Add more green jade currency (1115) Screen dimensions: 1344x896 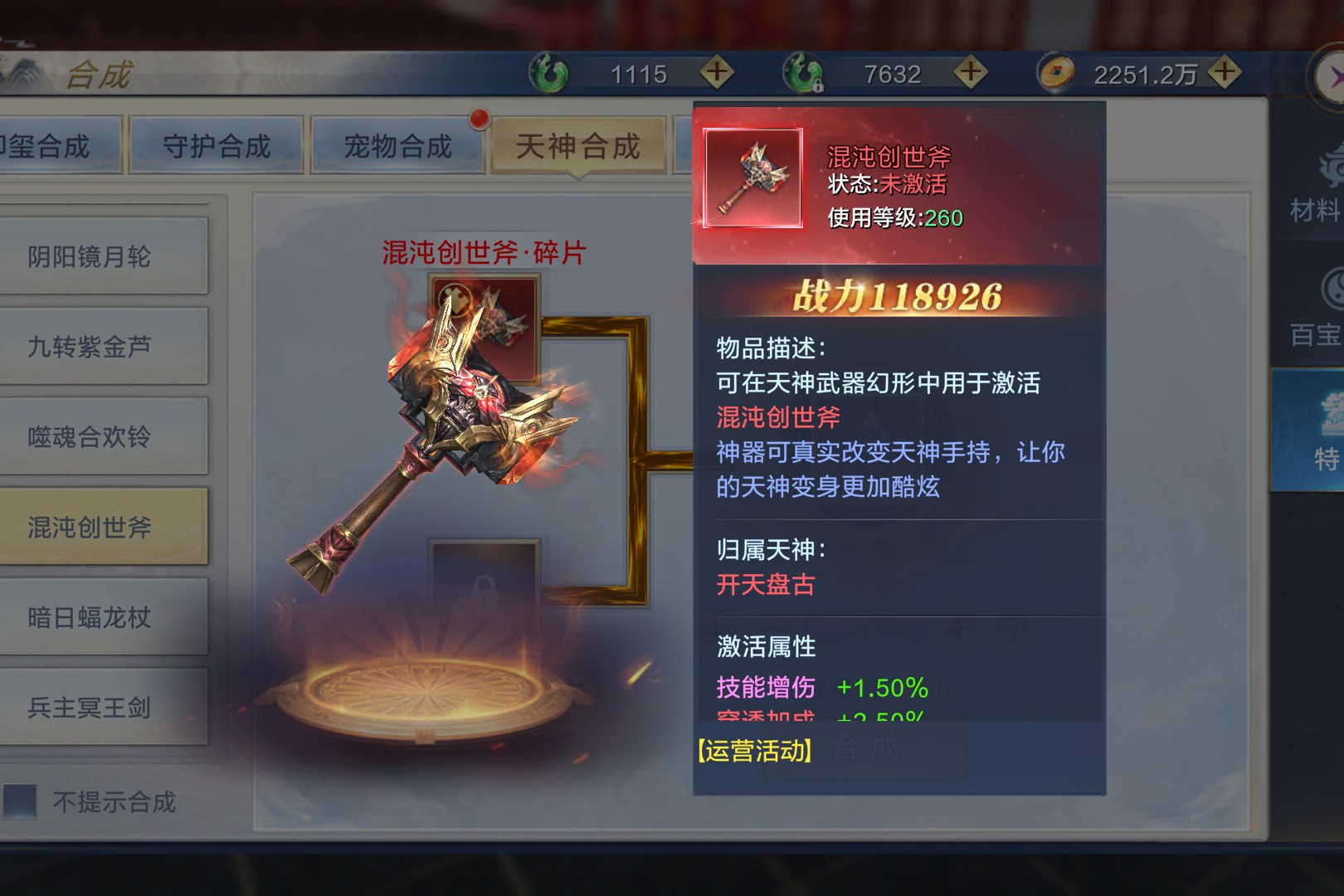(x=717, y=73)
